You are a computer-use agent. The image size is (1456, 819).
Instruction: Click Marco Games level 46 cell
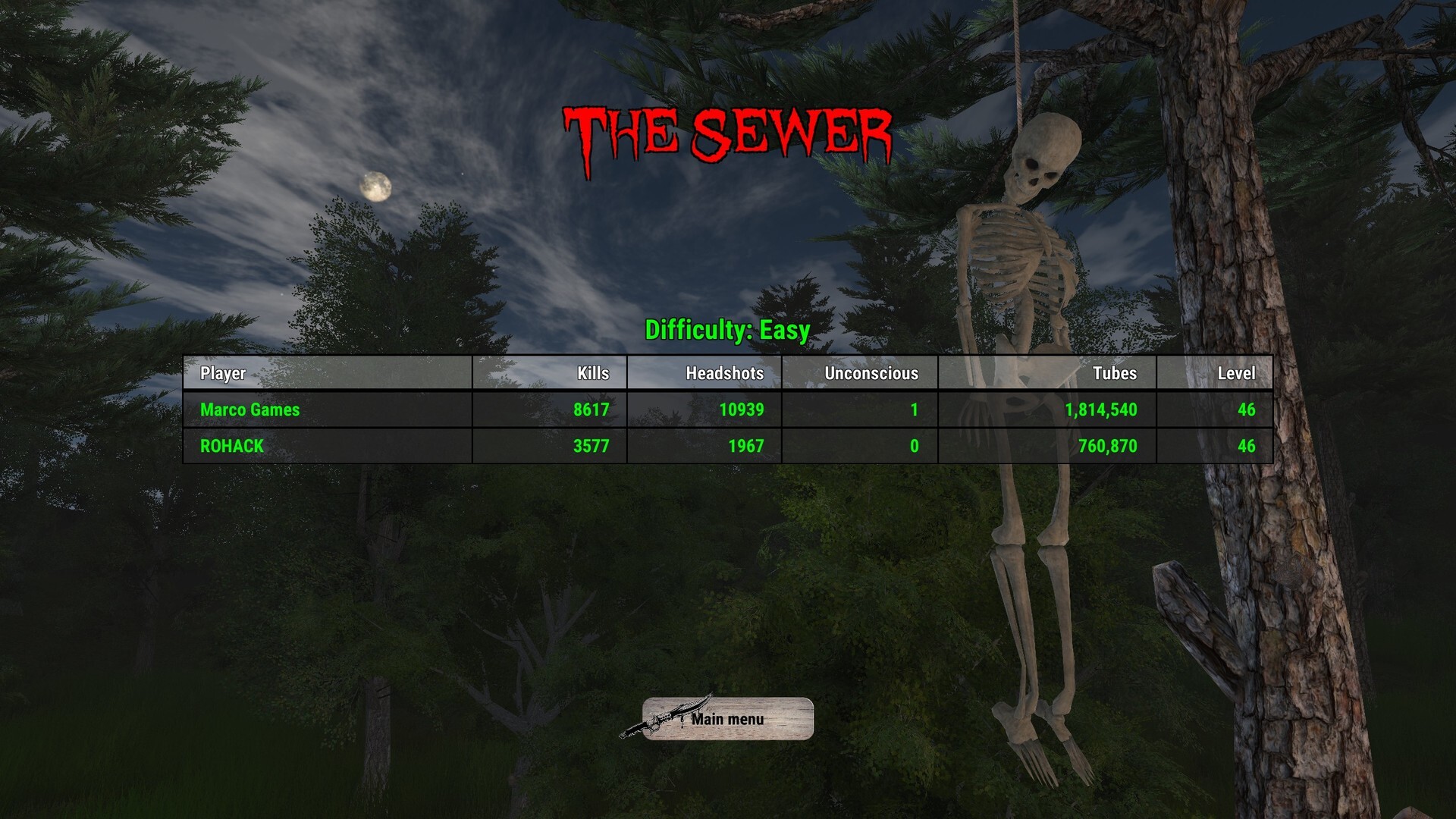[1246, 409]
